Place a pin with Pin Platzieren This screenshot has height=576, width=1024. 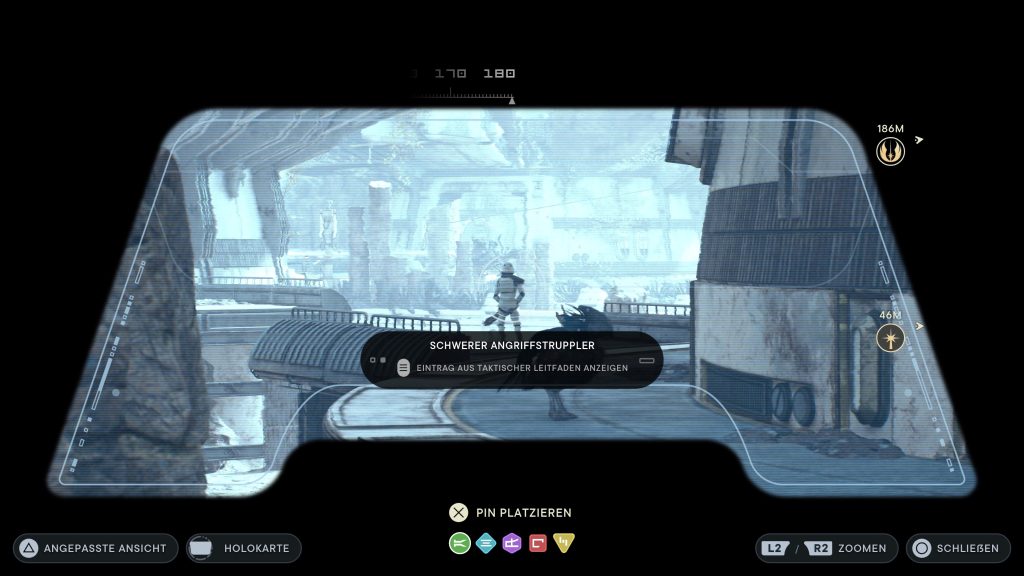[x=511, y=513]
